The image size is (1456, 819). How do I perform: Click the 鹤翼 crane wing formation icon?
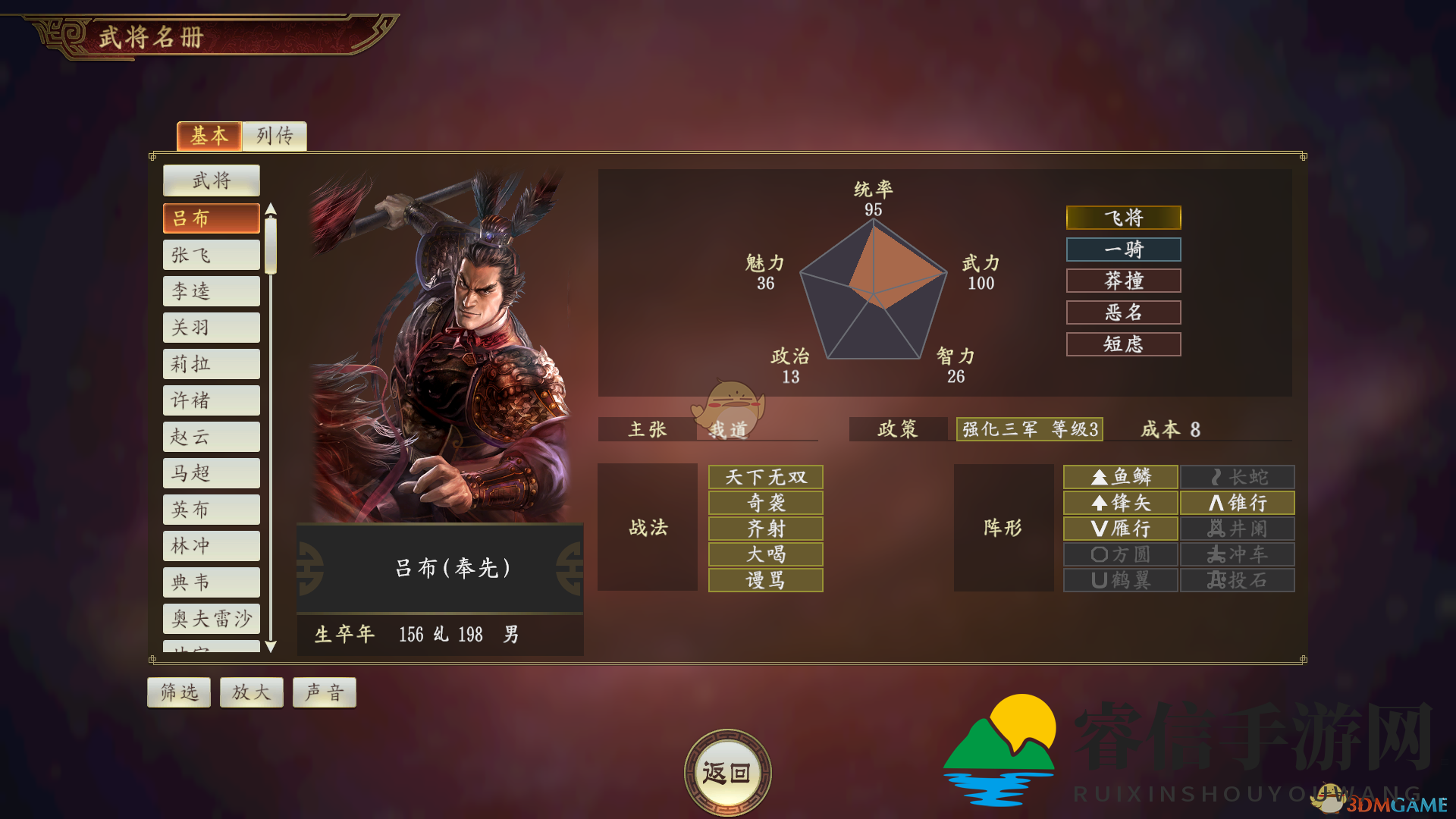(x=1120, y=580)
